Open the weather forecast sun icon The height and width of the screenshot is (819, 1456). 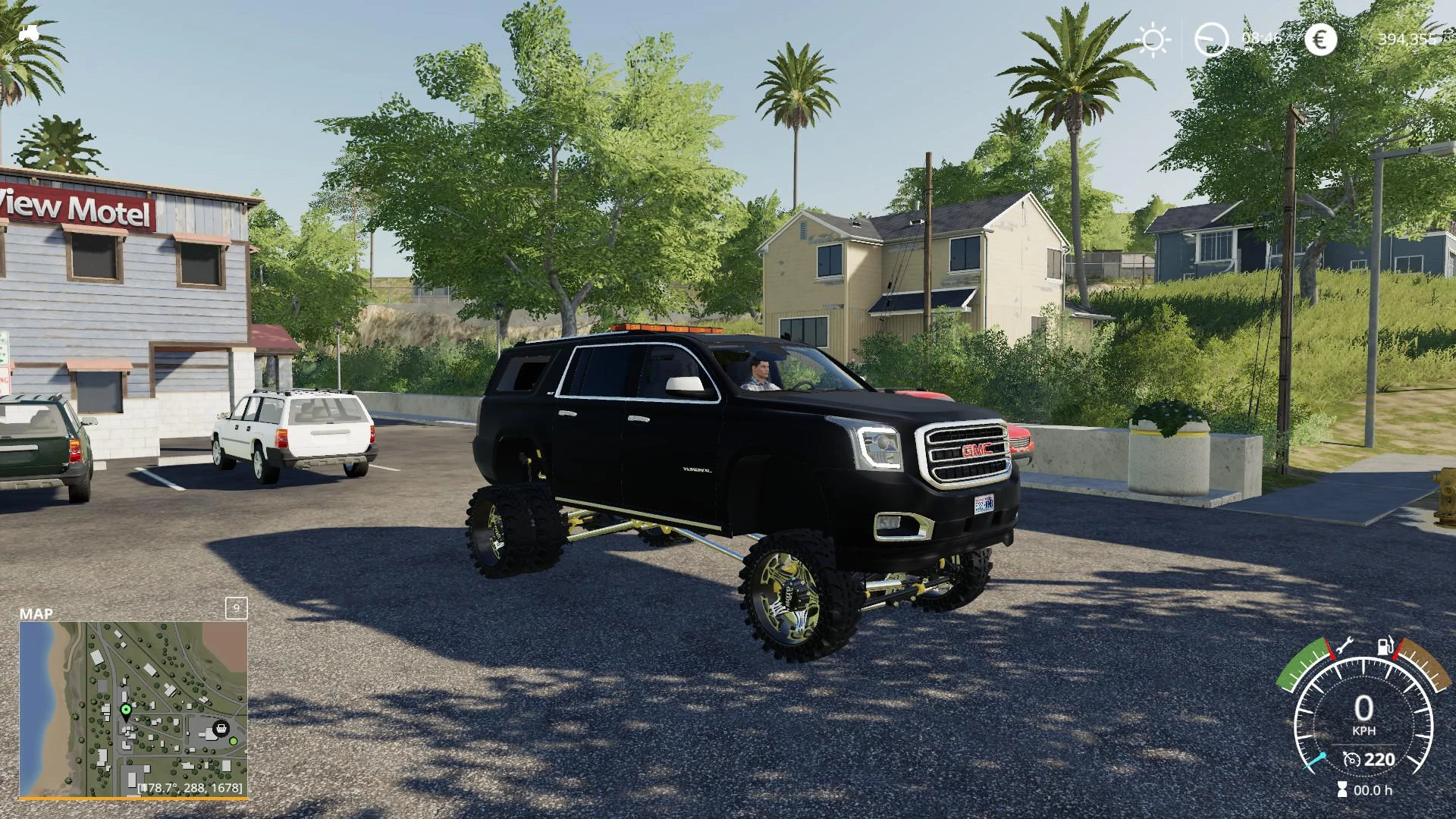click(x=1153, y=39)
